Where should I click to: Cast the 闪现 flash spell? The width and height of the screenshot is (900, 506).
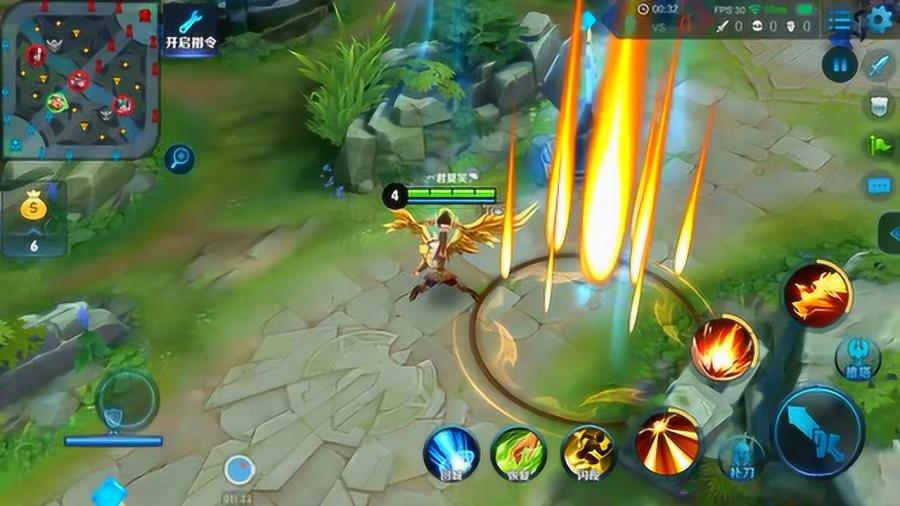click(587, 452)
